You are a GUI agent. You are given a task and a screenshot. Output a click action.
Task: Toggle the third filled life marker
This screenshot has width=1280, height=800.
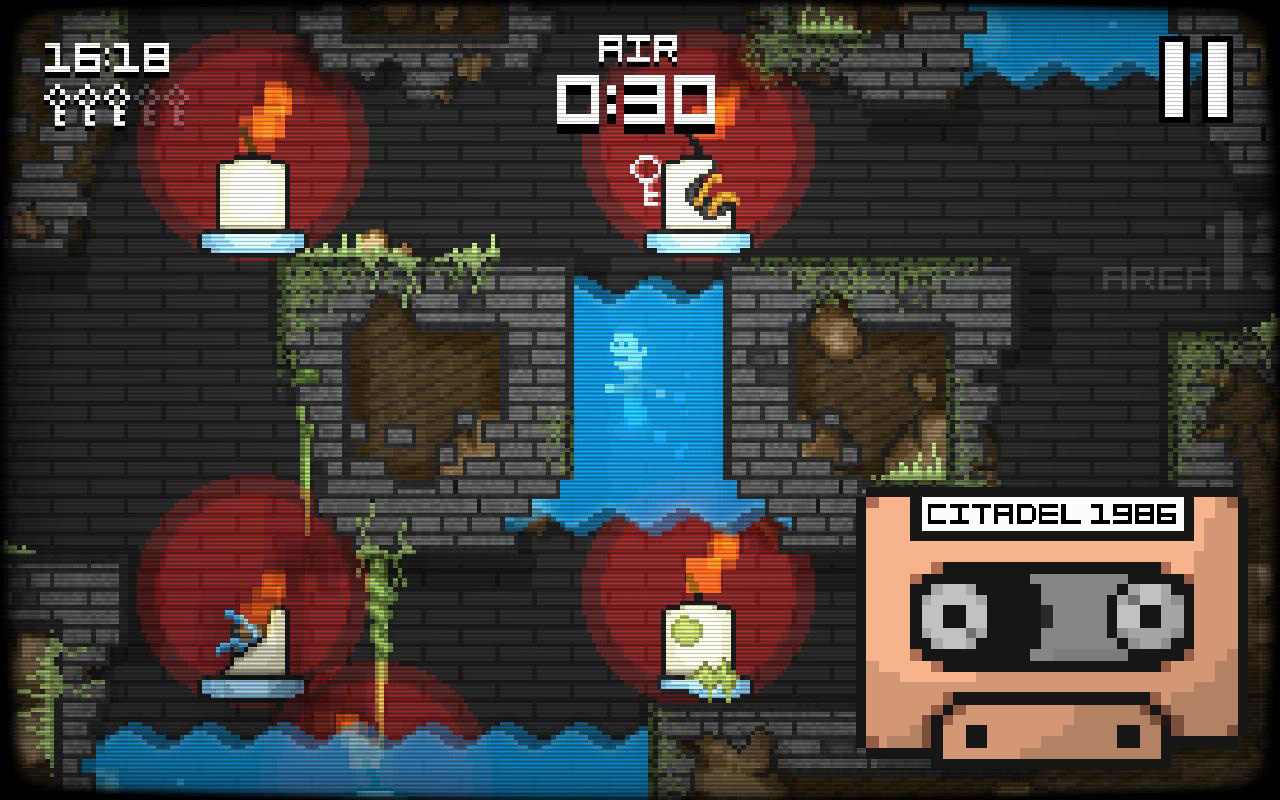pyautogui.click(x=115, y=103)
